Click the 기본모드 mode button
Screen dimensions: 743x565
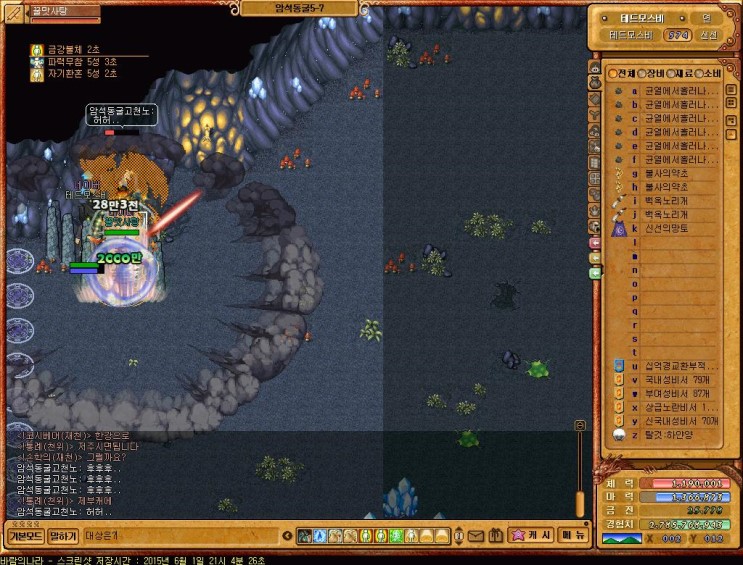[x=24, y=536]
